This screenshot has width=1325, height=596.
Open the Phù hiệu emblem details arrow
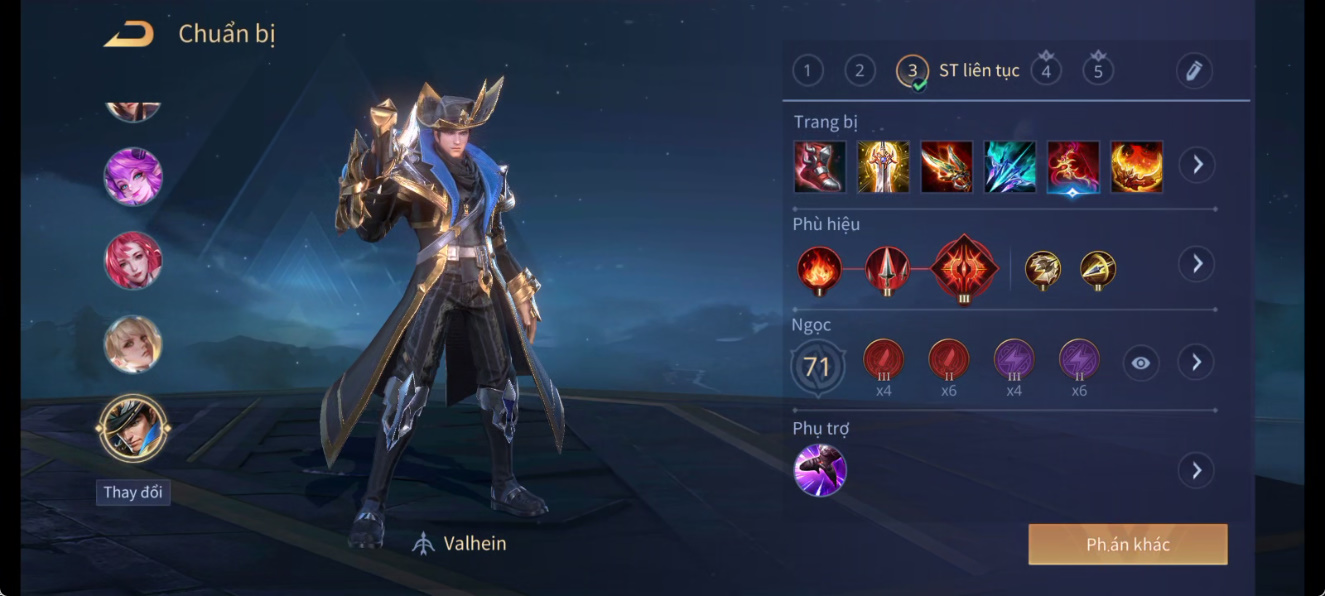tap(1196, 264)
